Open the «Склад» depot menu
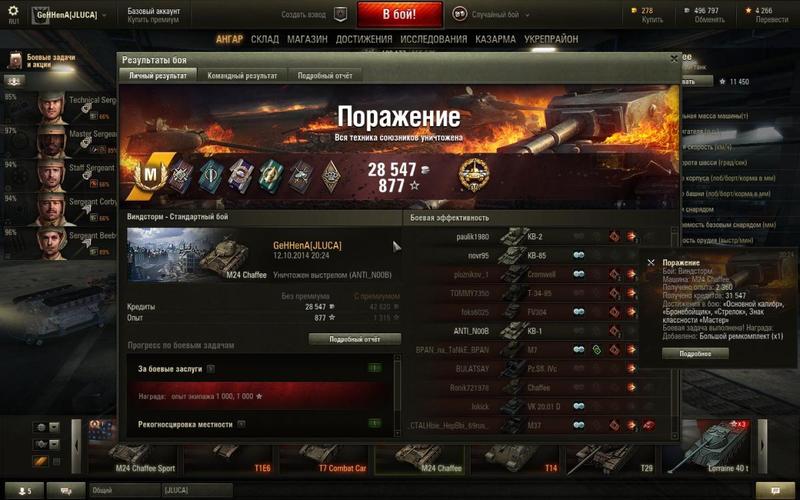 (x=265, y=39)
